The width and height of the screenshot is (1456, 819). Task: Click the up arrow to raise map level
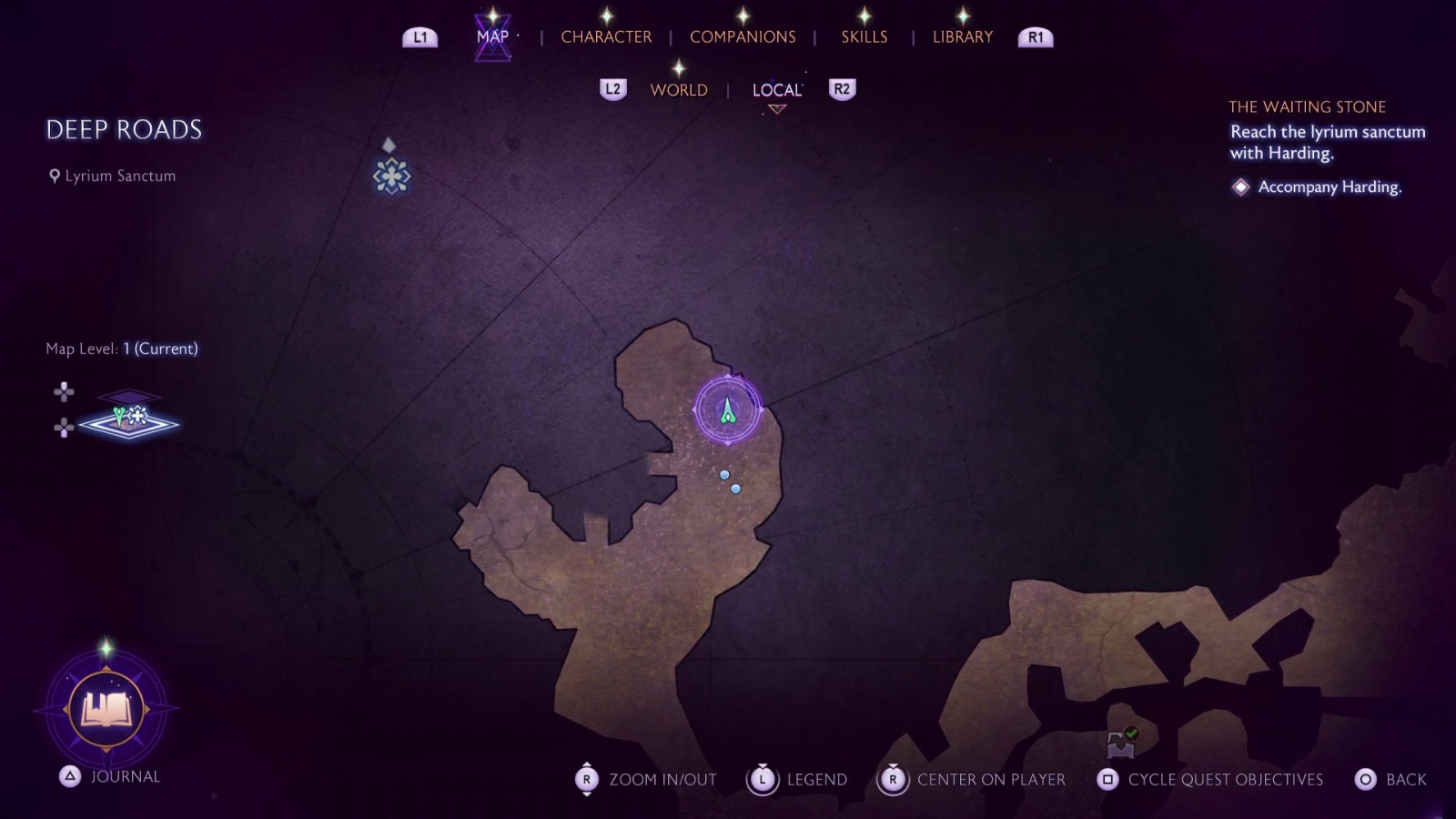pyautogui.click(x=62, y=391)
